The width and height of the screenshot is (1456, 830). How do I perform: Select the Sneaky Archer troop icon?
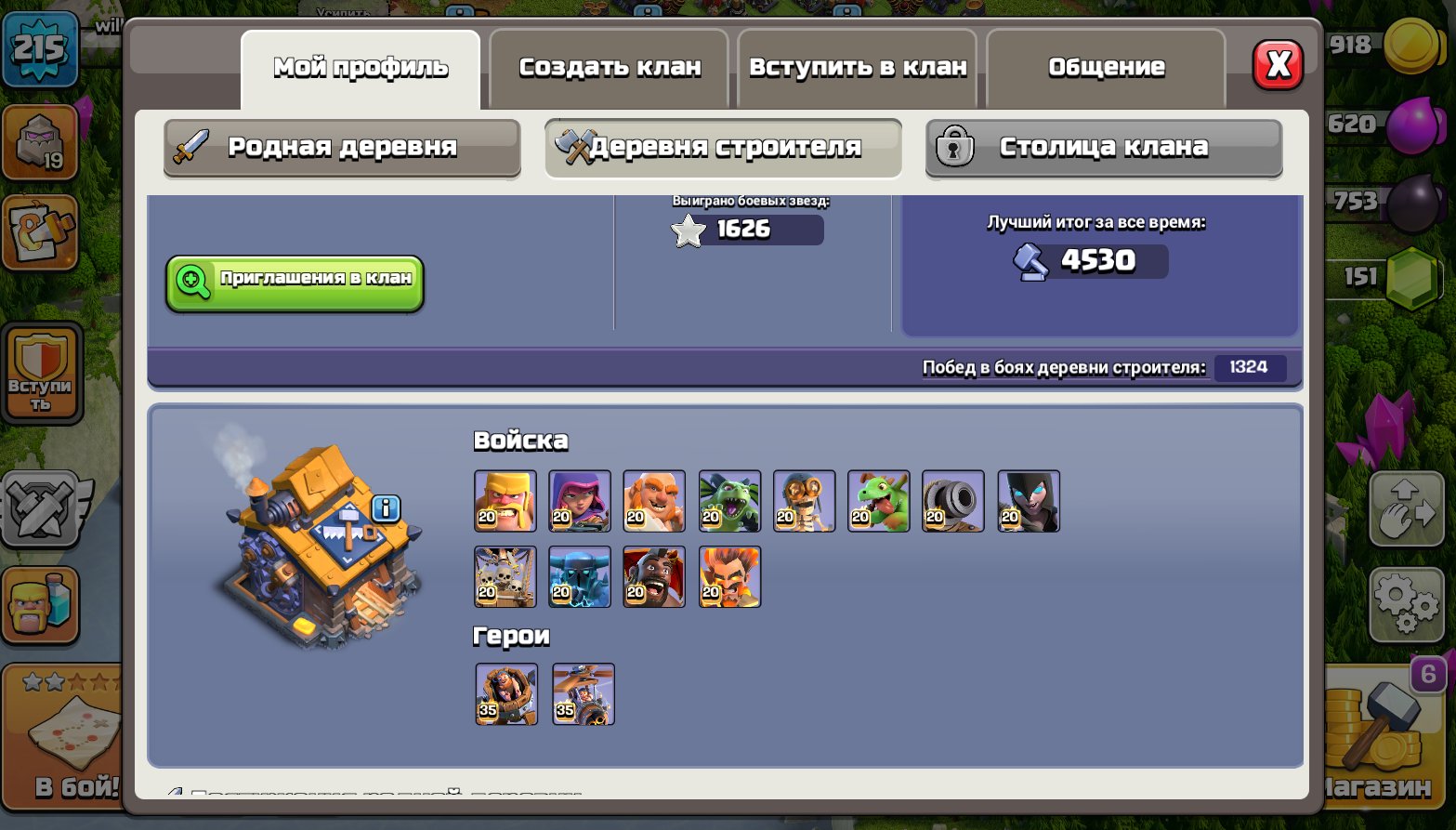tap(580, 500)
